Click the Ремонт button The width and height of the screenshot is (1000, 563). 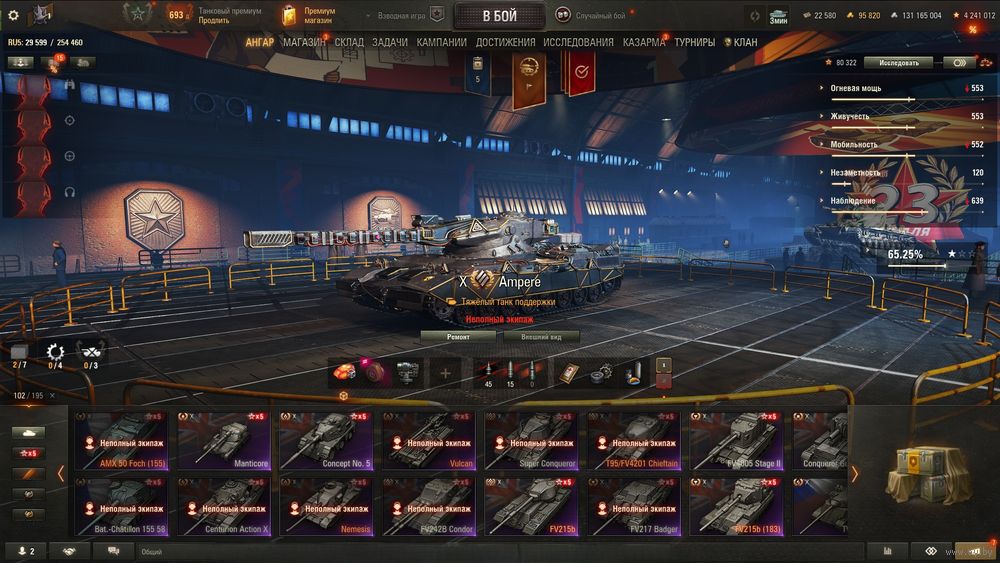[457, 337]
